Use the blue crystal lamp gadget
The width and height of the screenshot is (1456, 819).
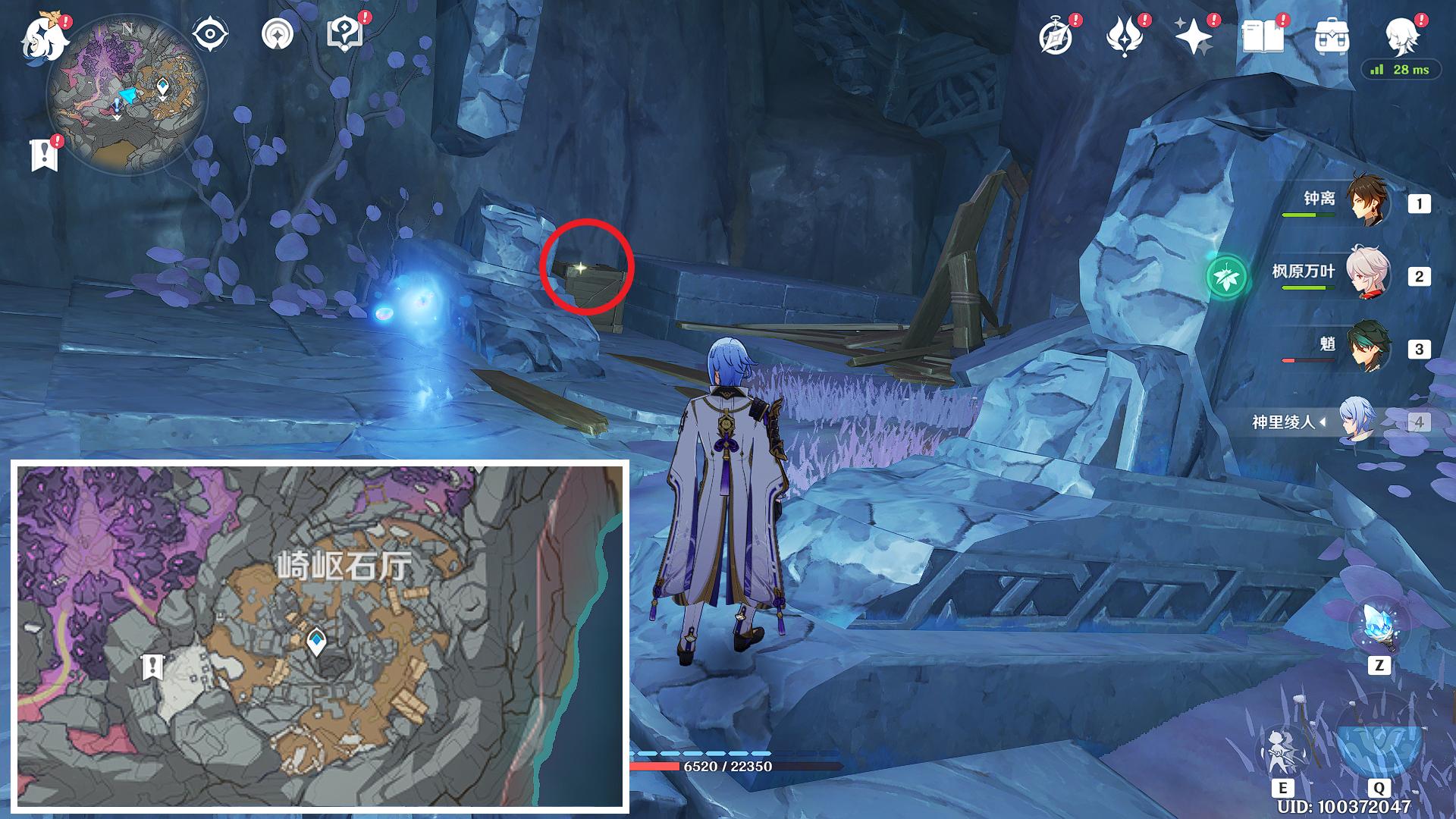pyautogui.click(x=1378, y=627)
